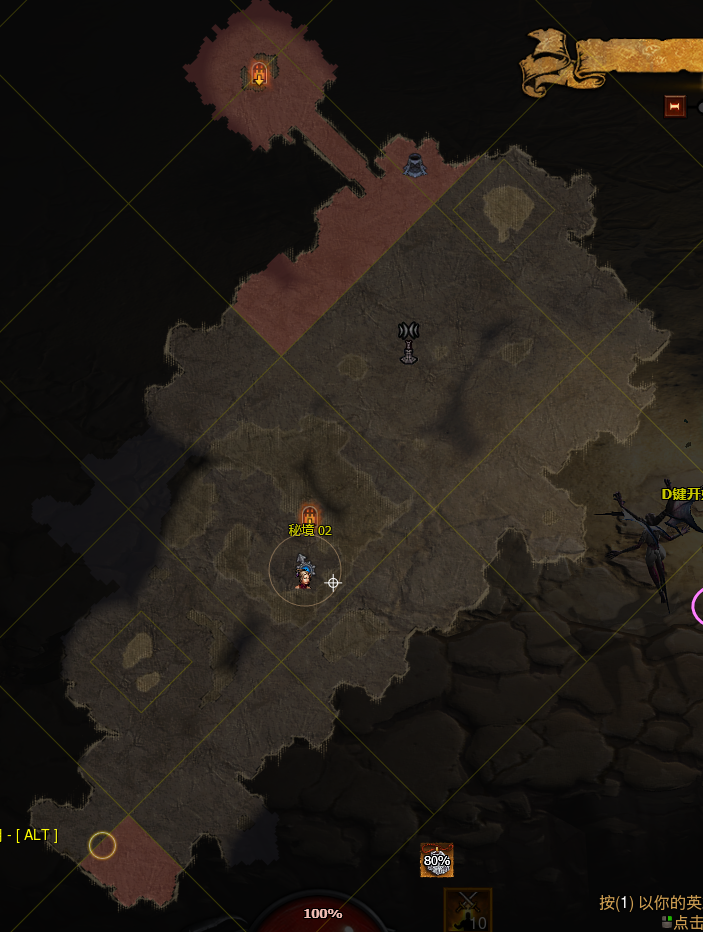The height and width of the screenshot is (932, 703).
Task: Click the yellow ring map marker
Action: pyautogui.click(x=102, y=845)
